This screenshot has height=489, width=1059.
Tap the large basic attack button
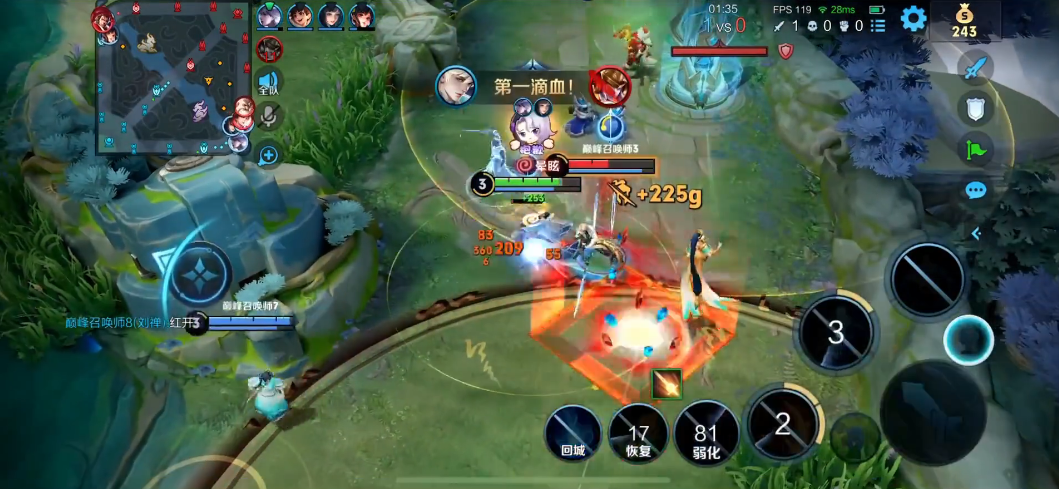932,411
